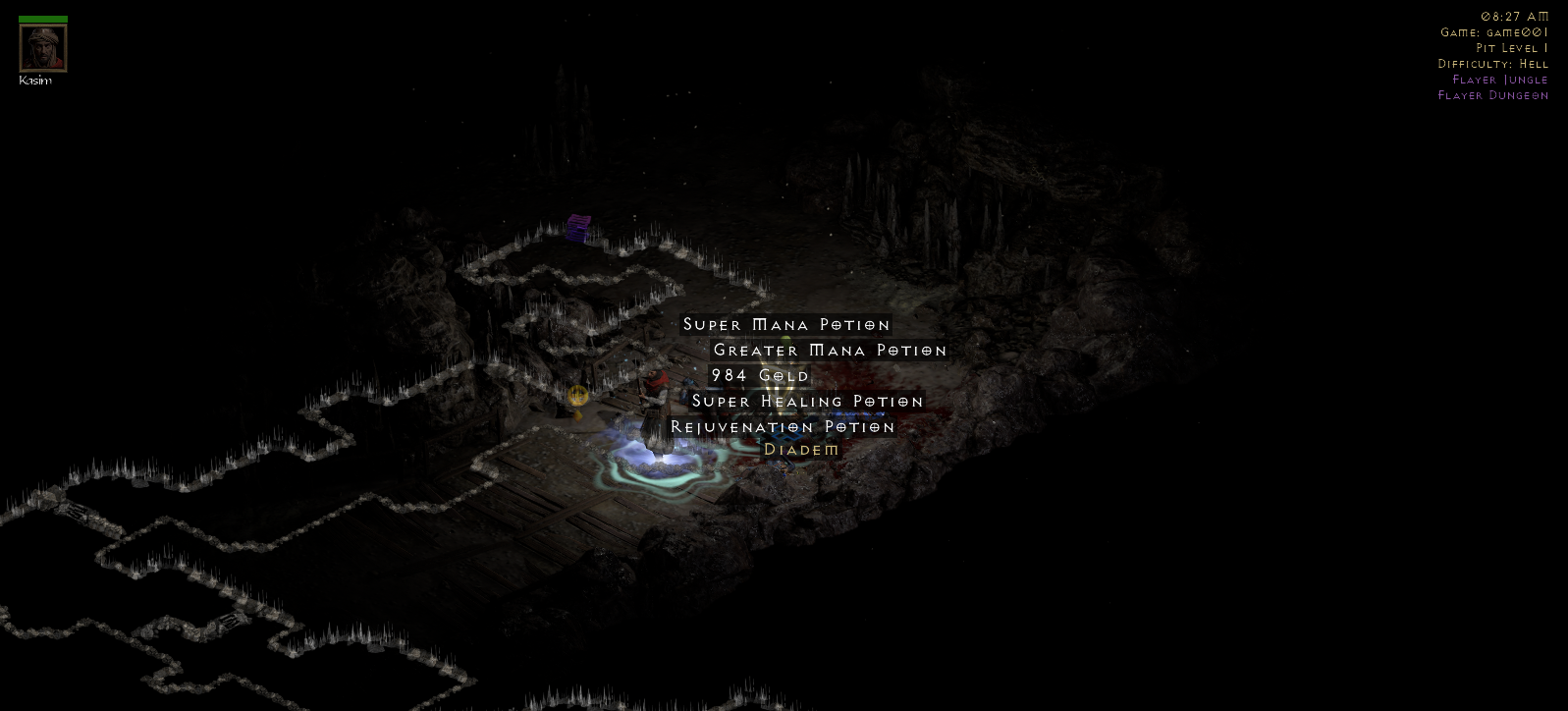1568x711 pixels.
Task: Click the Difficulty: Hell label
Action: [x=1492, y=63]
